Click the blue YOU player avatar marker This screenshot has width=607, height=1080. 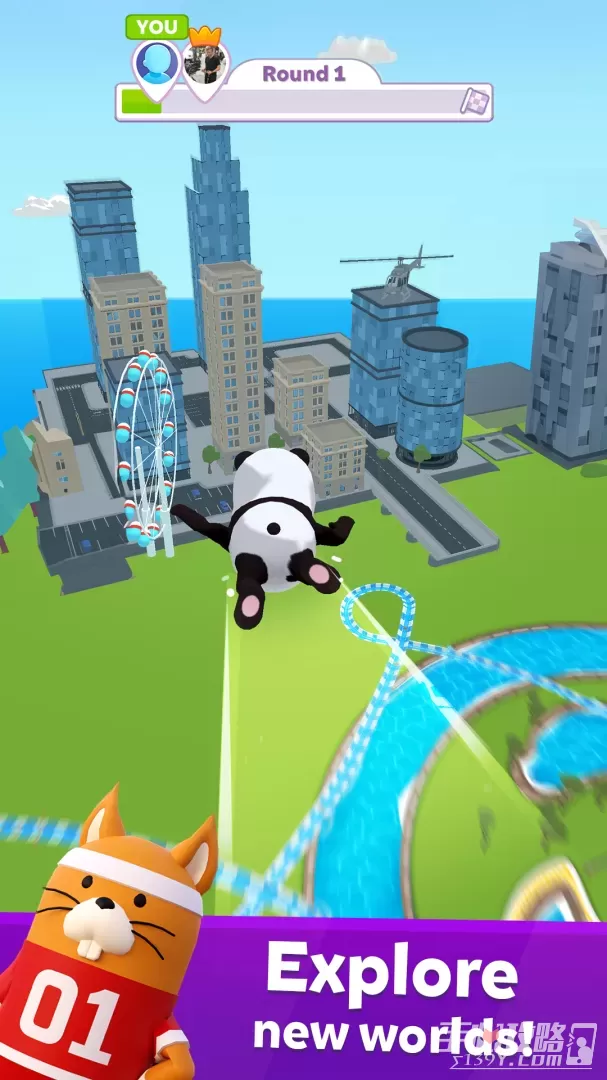click(x=157, y=63)
